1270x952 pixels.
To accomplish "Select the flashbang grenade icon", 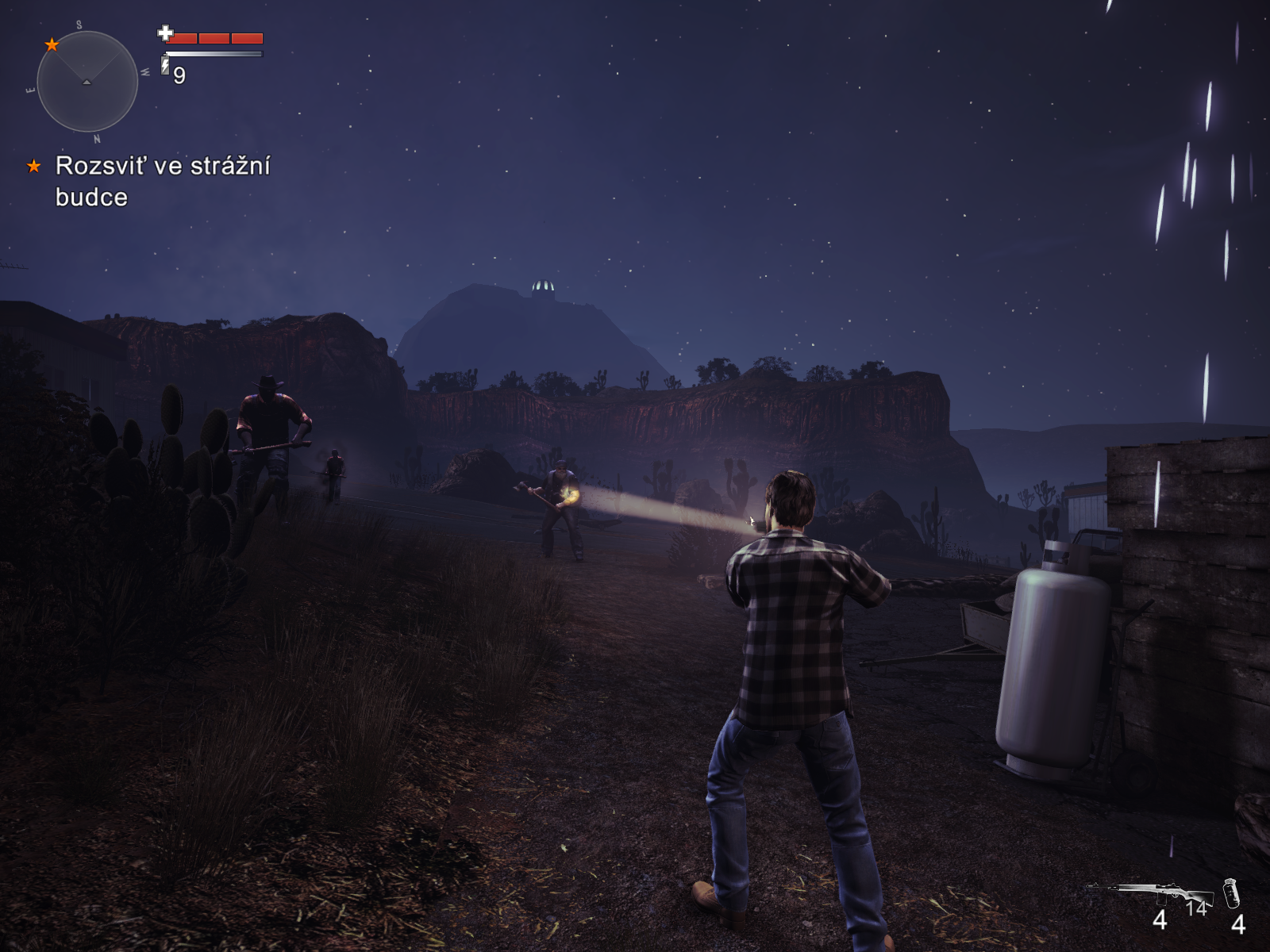I will coord(1231,893).
